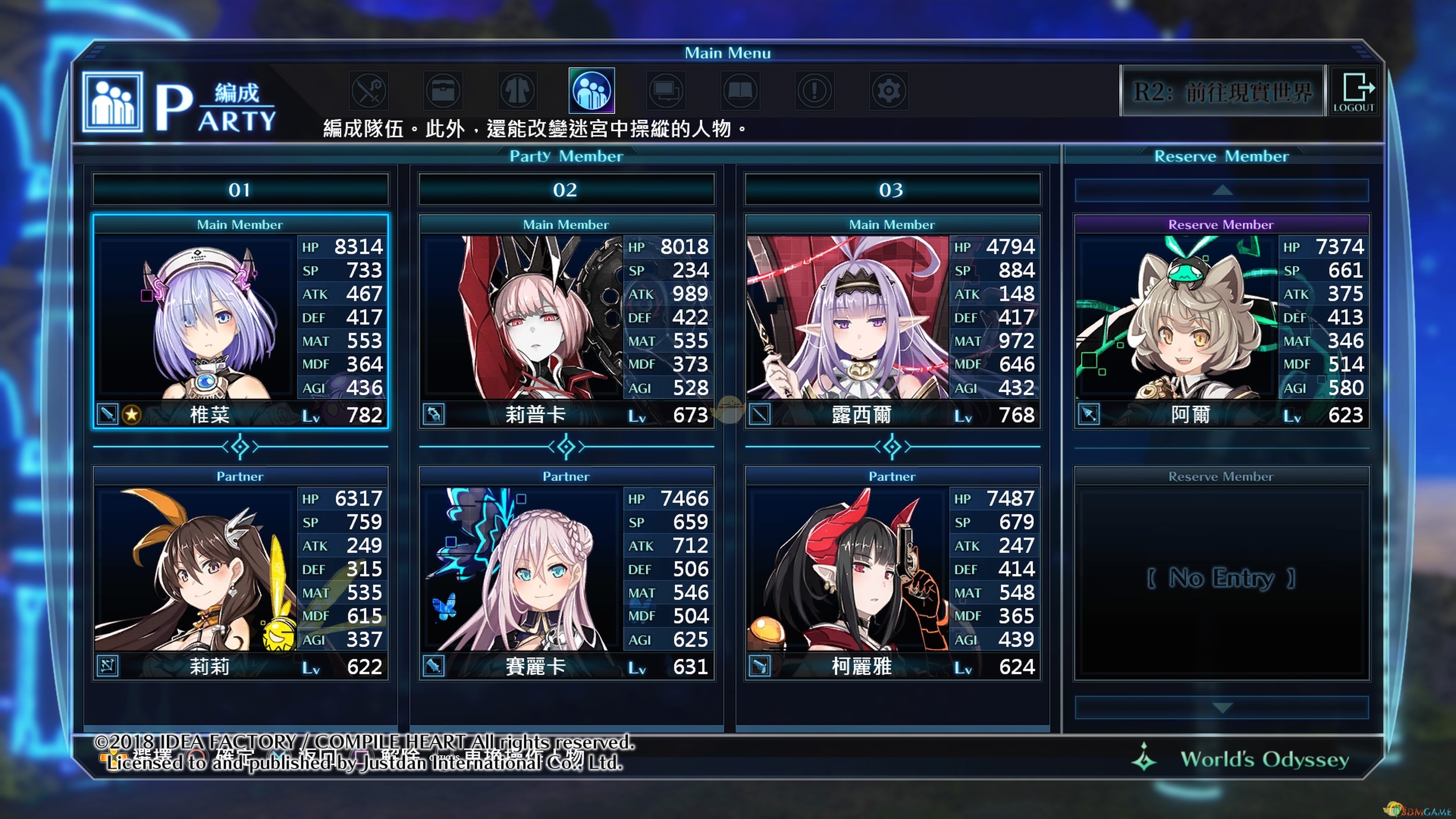Open the briefcase items tab
This screenshot has height=819, width=1456.
(443, 91)
